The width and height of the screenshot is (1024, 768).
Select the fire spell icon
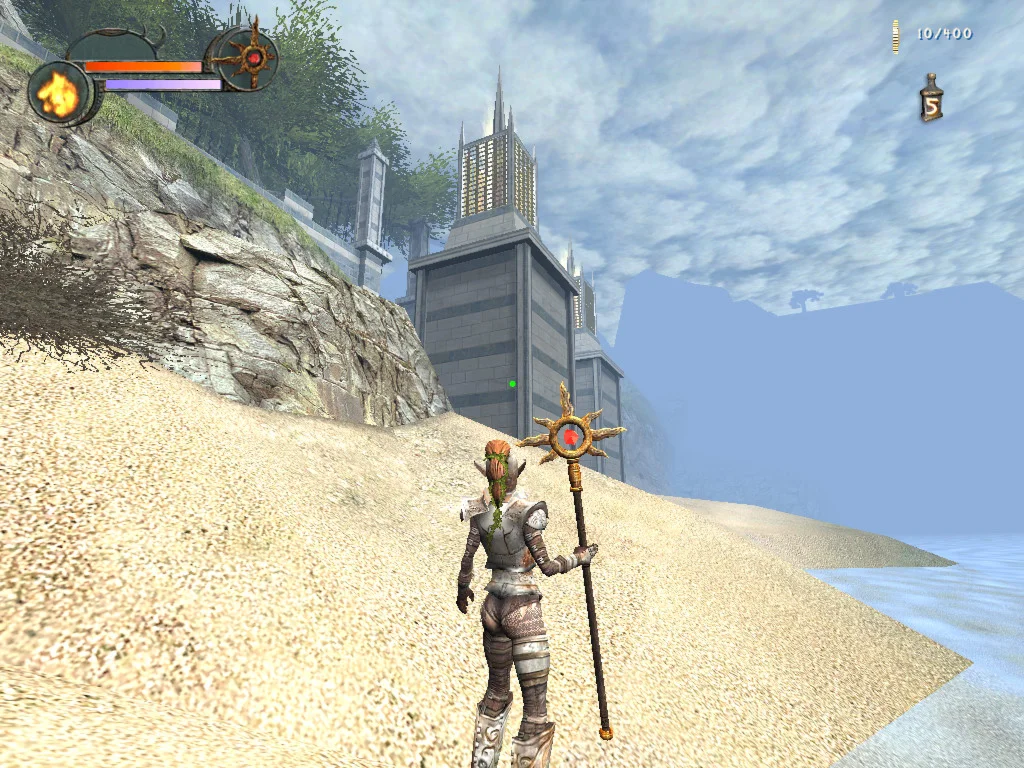[59, 94]
